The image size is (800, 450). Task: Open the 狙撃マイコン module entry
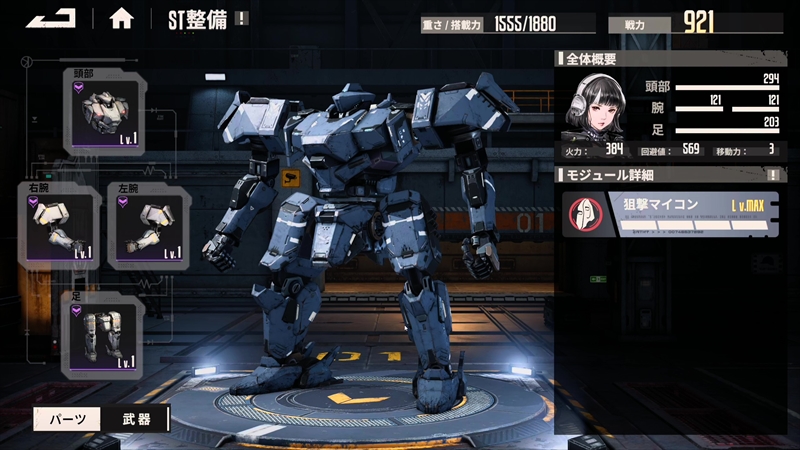click(x=670, y=214)
